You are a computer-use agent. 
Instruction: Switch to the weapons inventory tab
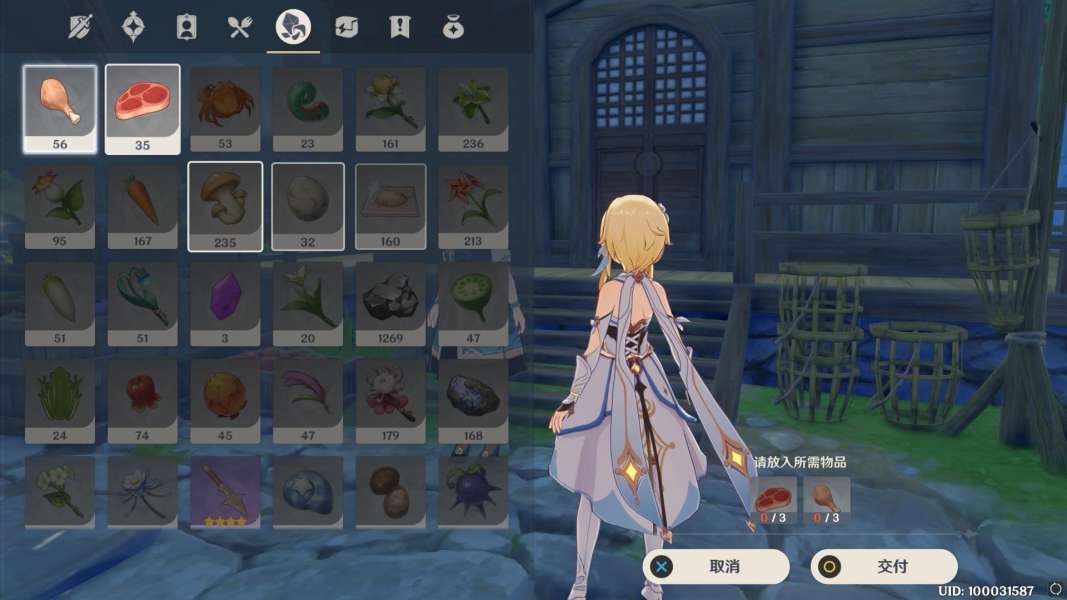tap(80, 27)
